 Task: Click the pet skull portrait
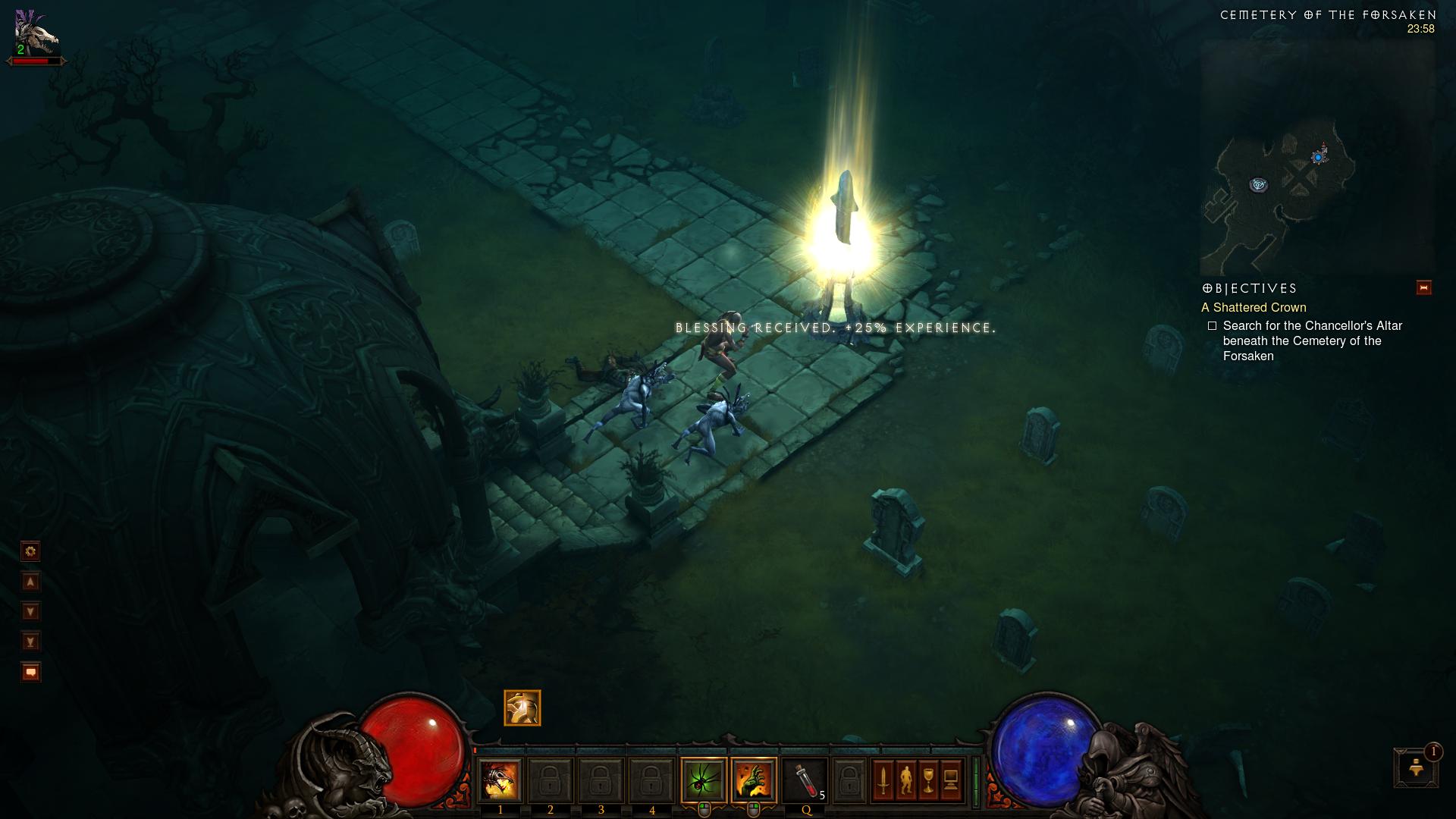click(x=36, y=32)
